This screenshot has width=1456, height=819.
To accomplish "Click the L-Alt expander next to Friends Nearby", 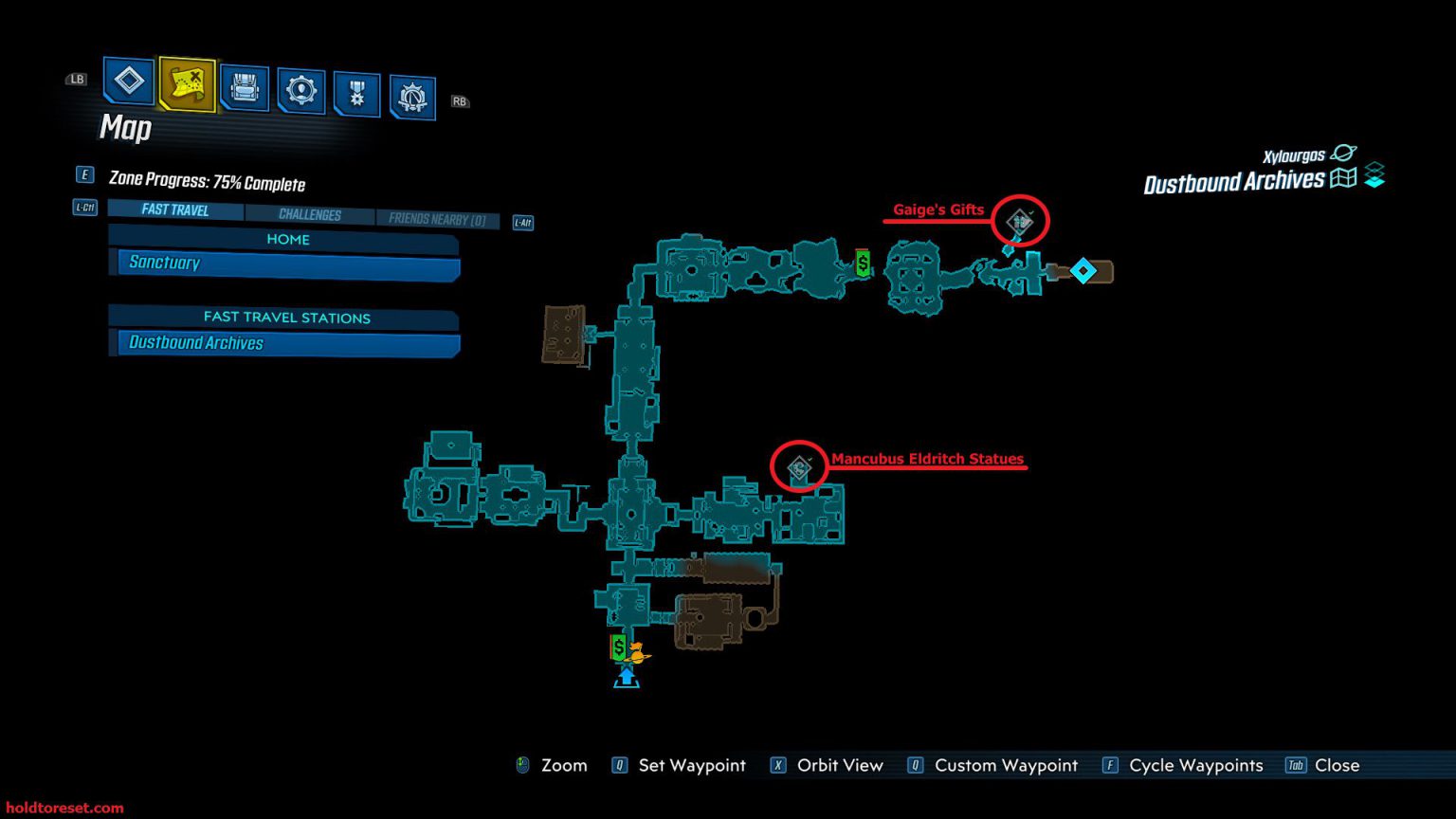I will [522, 222].
